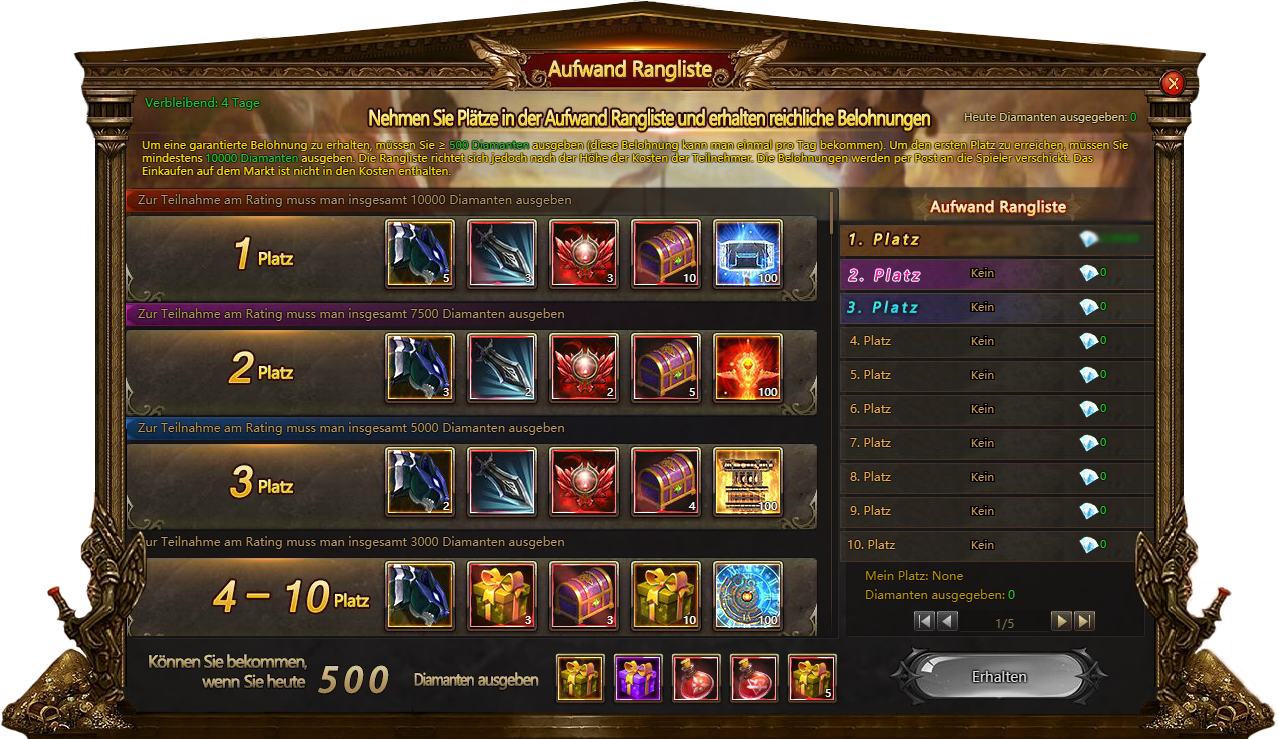Inspect the 2 Platz red emblem reward
This screenshot has height=739, width=1278.
tap(584, 367)
